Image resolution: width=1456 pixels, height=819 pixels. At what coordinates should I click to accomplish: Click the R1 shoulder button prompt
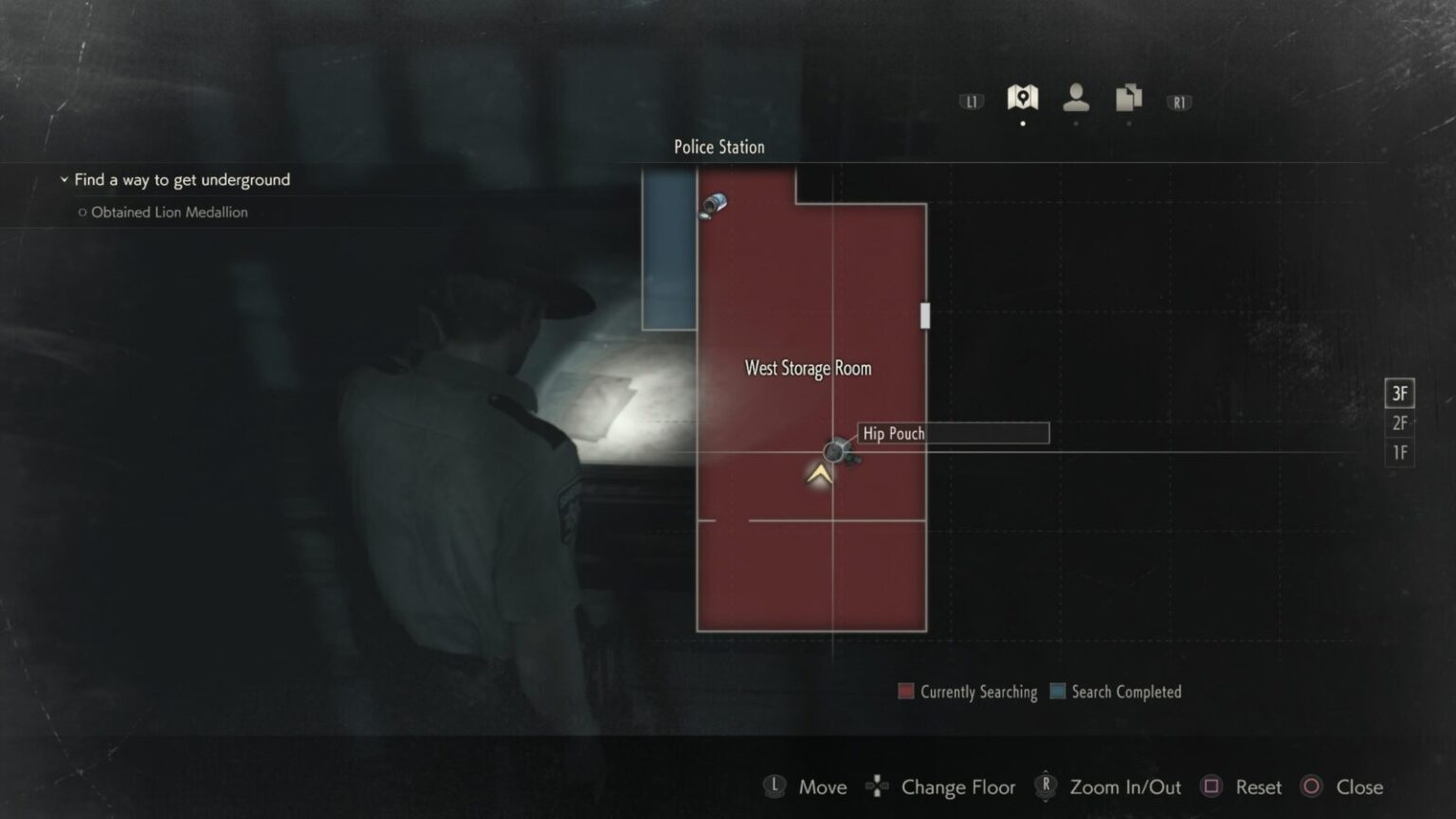[1179, 100]
